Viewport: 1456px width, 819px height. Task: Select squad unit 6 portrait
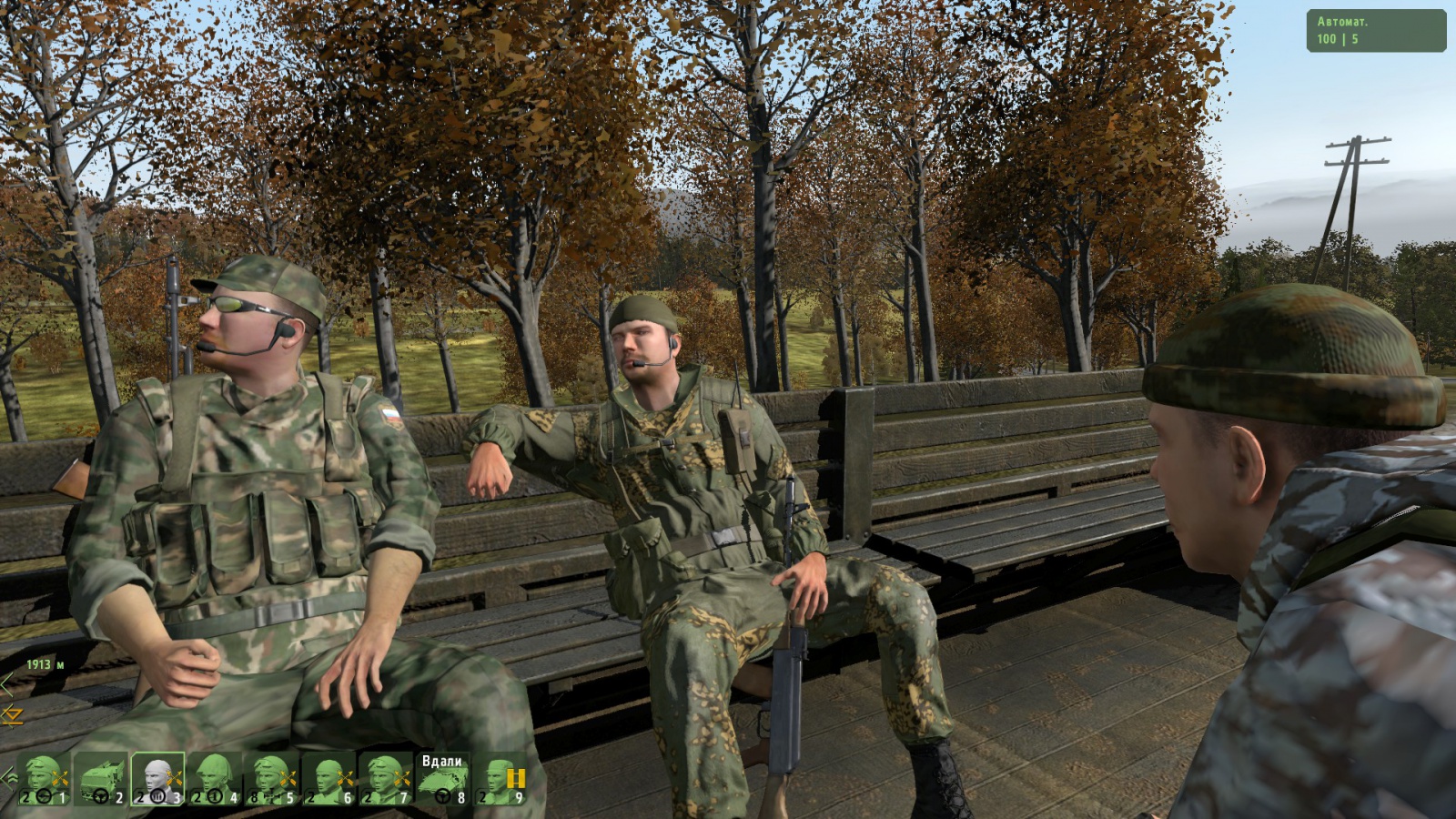[329, 780]
